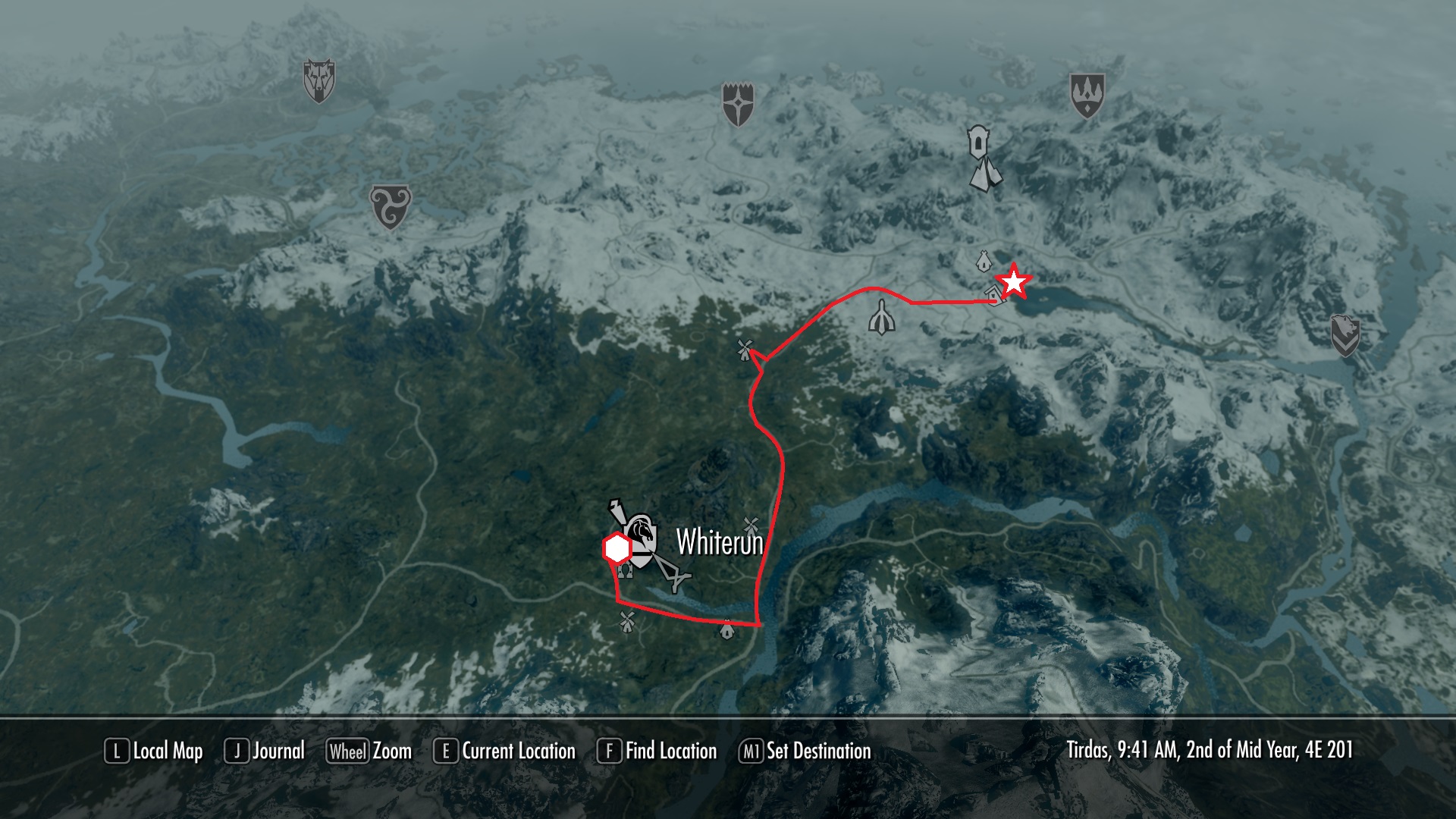
Task: Pick the Morthal triskelion shield marker
Action: pos(390,206)
